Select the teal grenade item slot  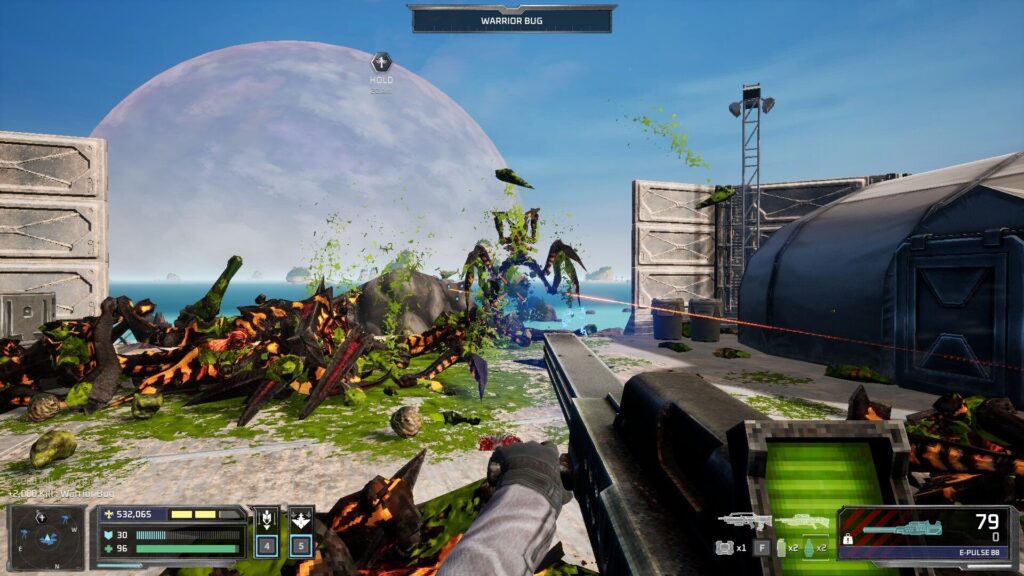tap(810, 548)
